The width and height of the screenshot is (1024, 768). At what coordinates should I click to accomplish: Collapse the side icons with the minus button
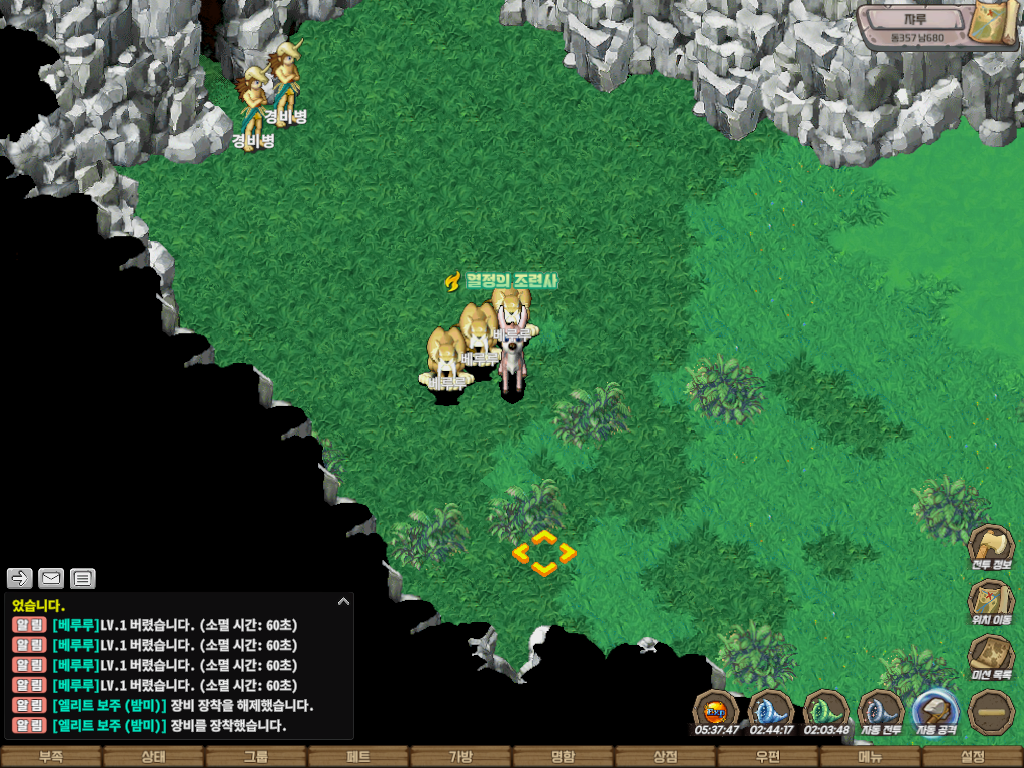(990, 710)
